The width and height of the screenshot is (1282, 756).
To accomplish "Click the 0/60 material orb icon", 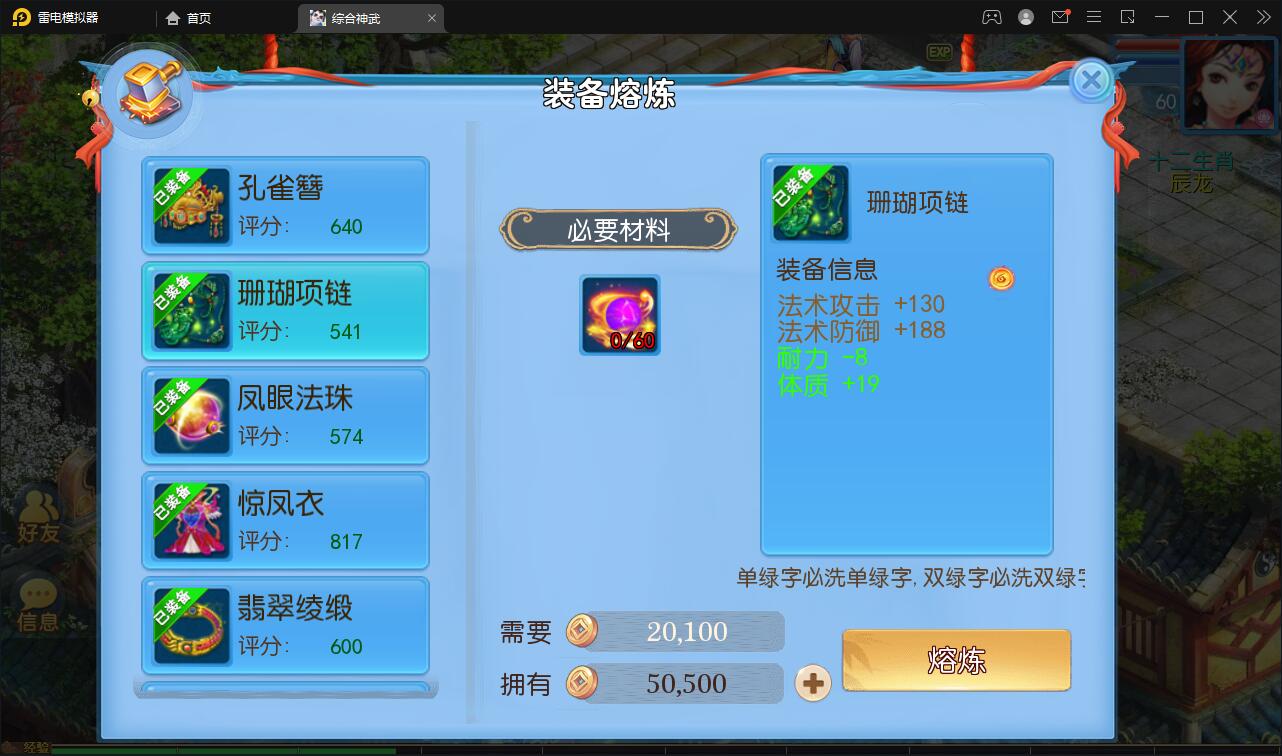I will coord(619,314).
